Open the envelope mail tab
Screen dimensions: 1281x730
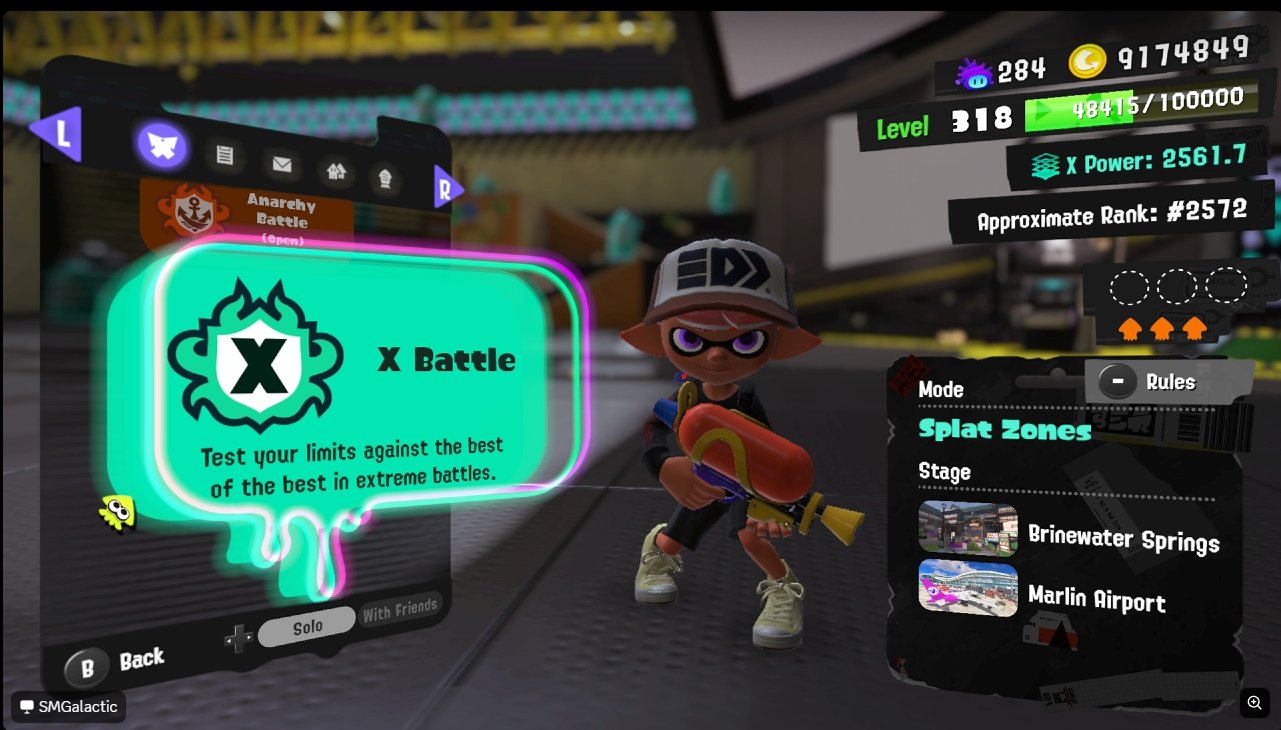coord(282,164)
